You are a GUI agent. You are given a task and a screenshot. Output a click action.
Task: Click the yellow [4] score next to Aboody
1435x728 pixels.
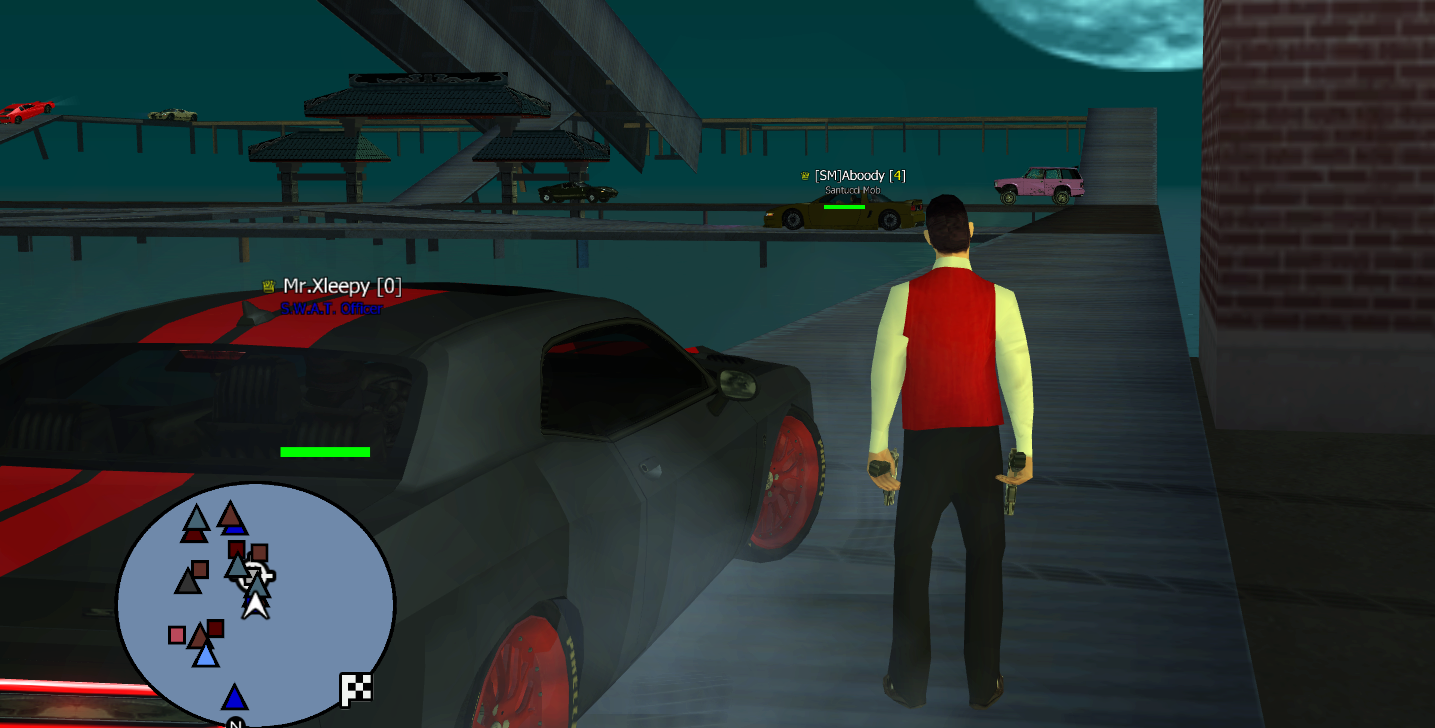pos(898,175)
